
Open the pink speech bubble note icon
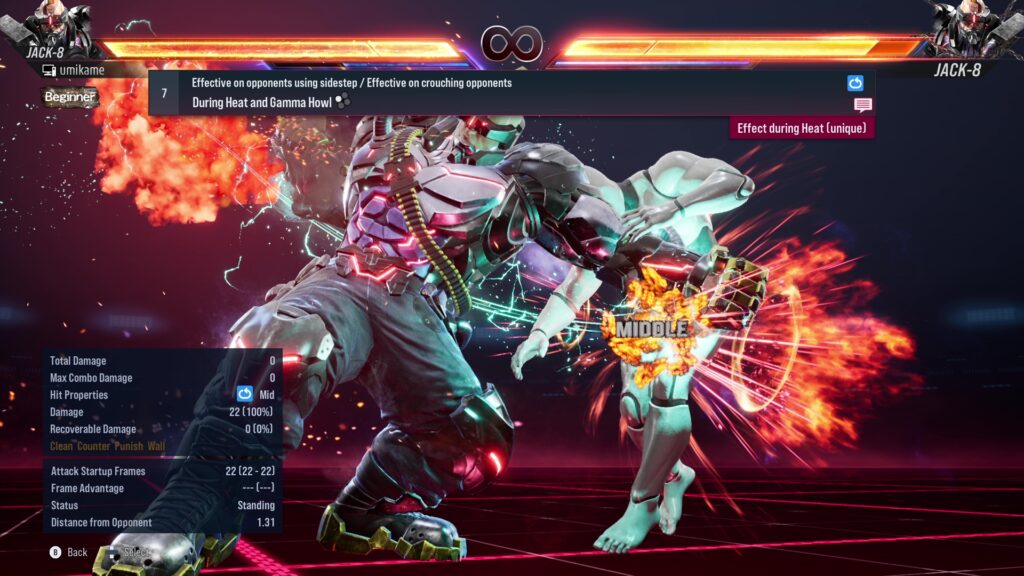point(862,105)
